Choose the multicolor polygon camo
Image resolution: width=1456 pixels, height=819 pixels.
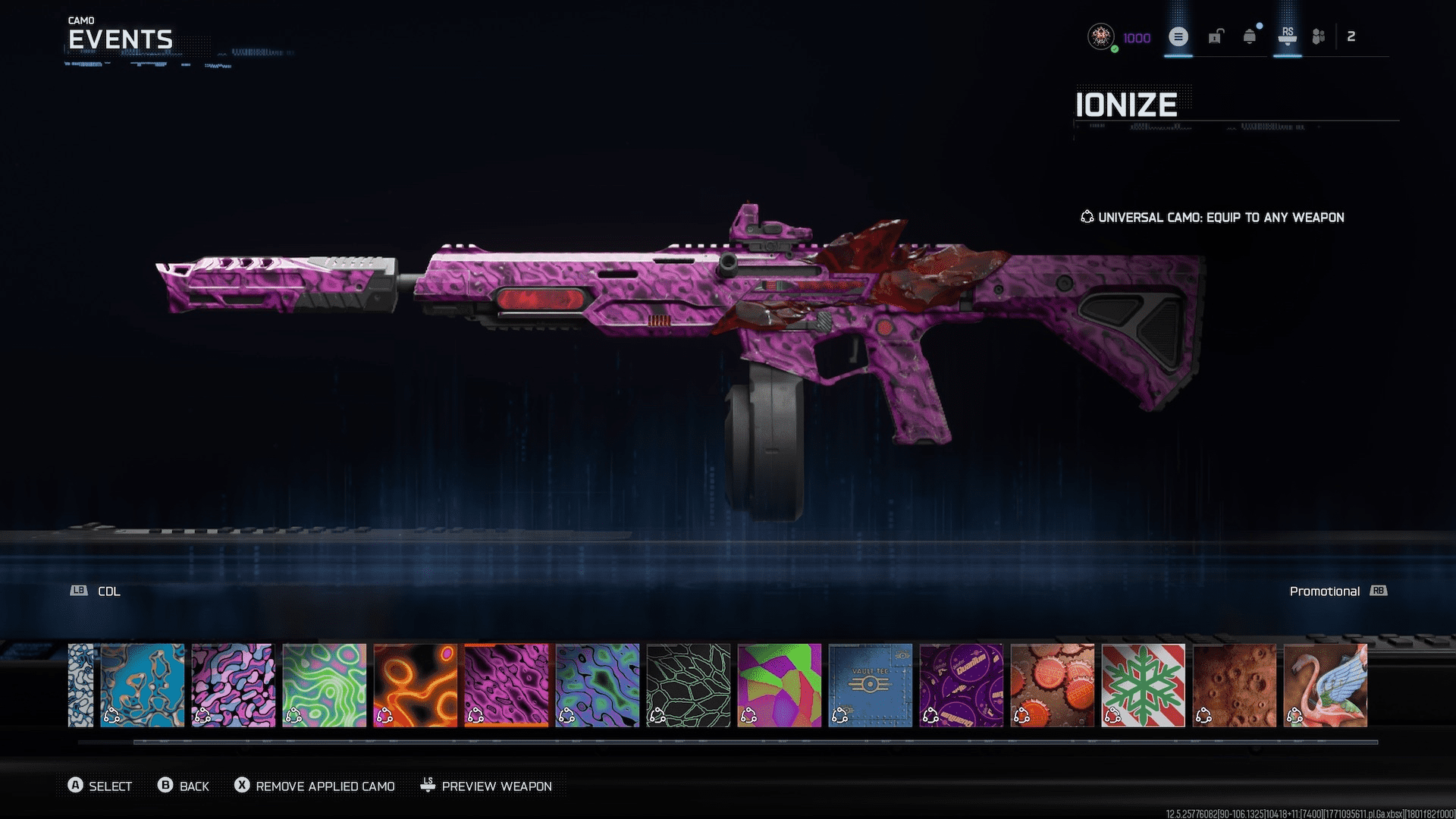(779, 685)
